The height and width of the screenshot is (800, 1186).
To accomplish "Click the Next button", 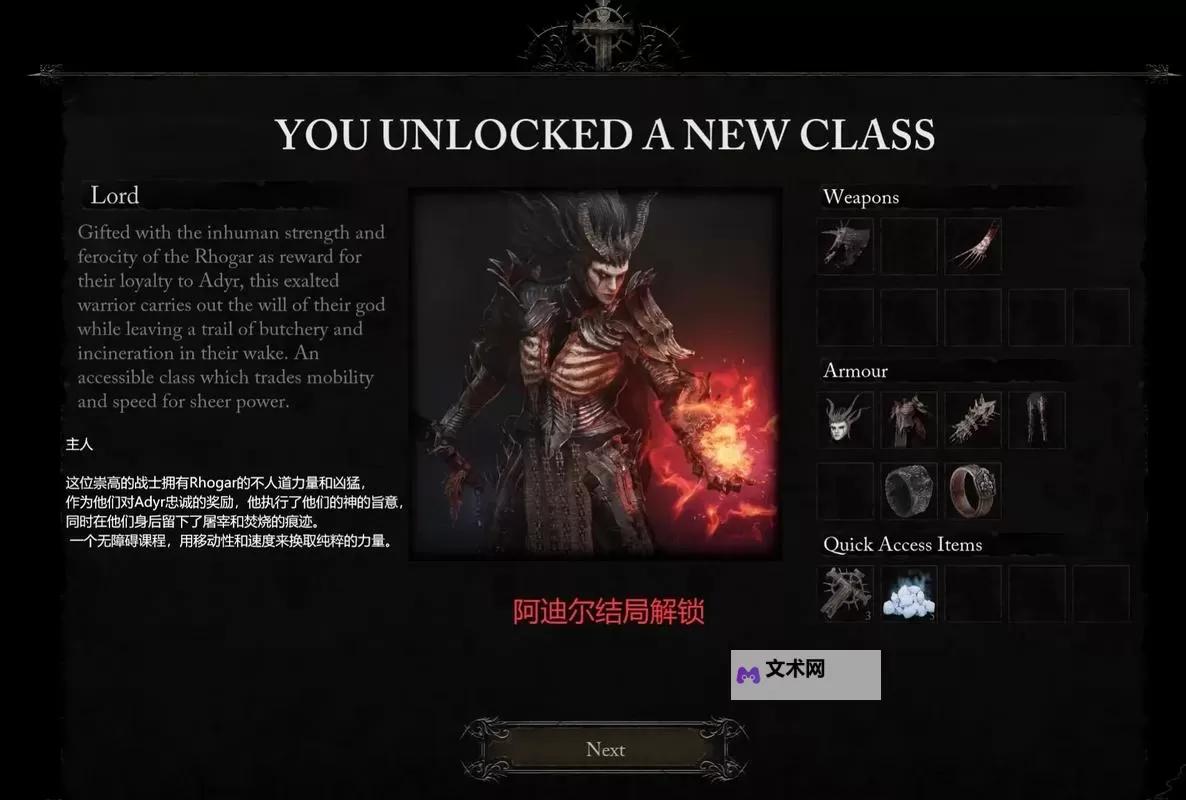I will 605,750.
